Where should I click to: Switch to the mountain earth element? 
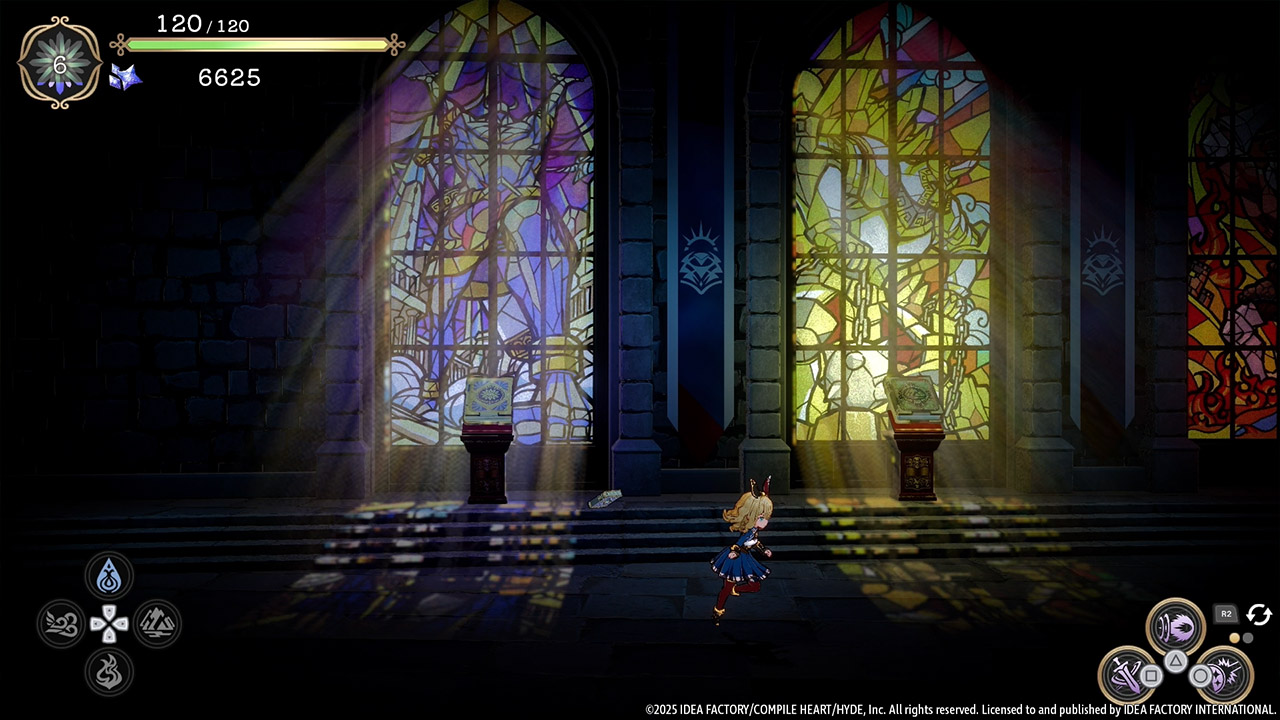(157, 625)
